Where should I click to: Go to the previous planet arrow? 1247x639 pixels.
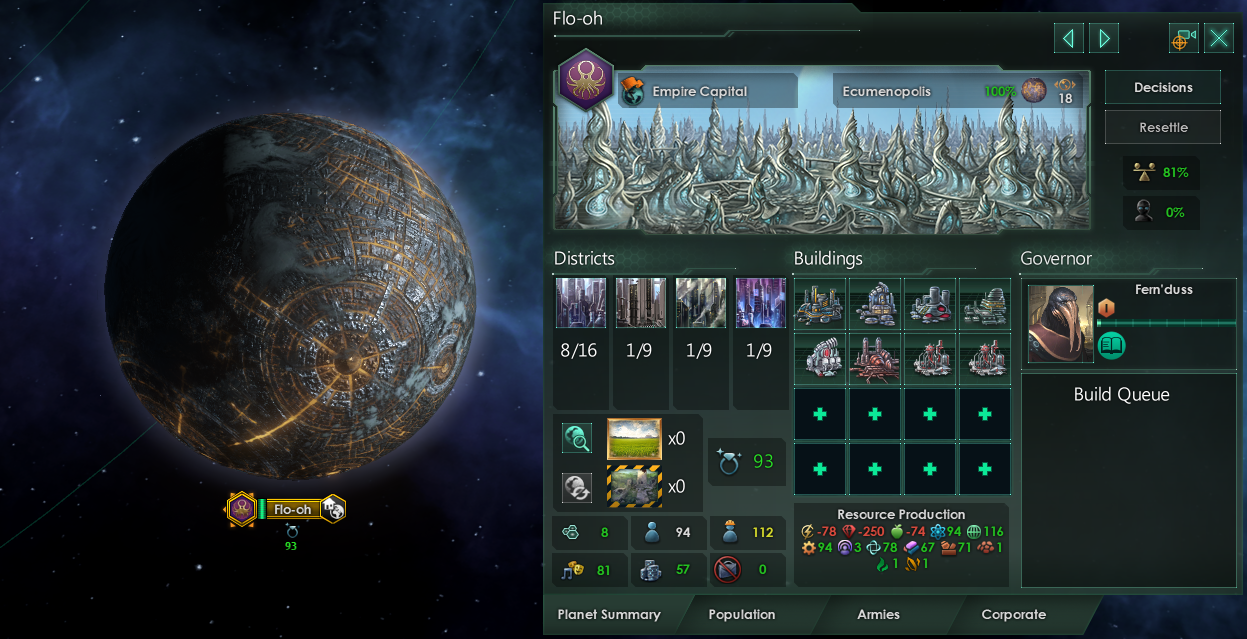tap(1068, 39)
